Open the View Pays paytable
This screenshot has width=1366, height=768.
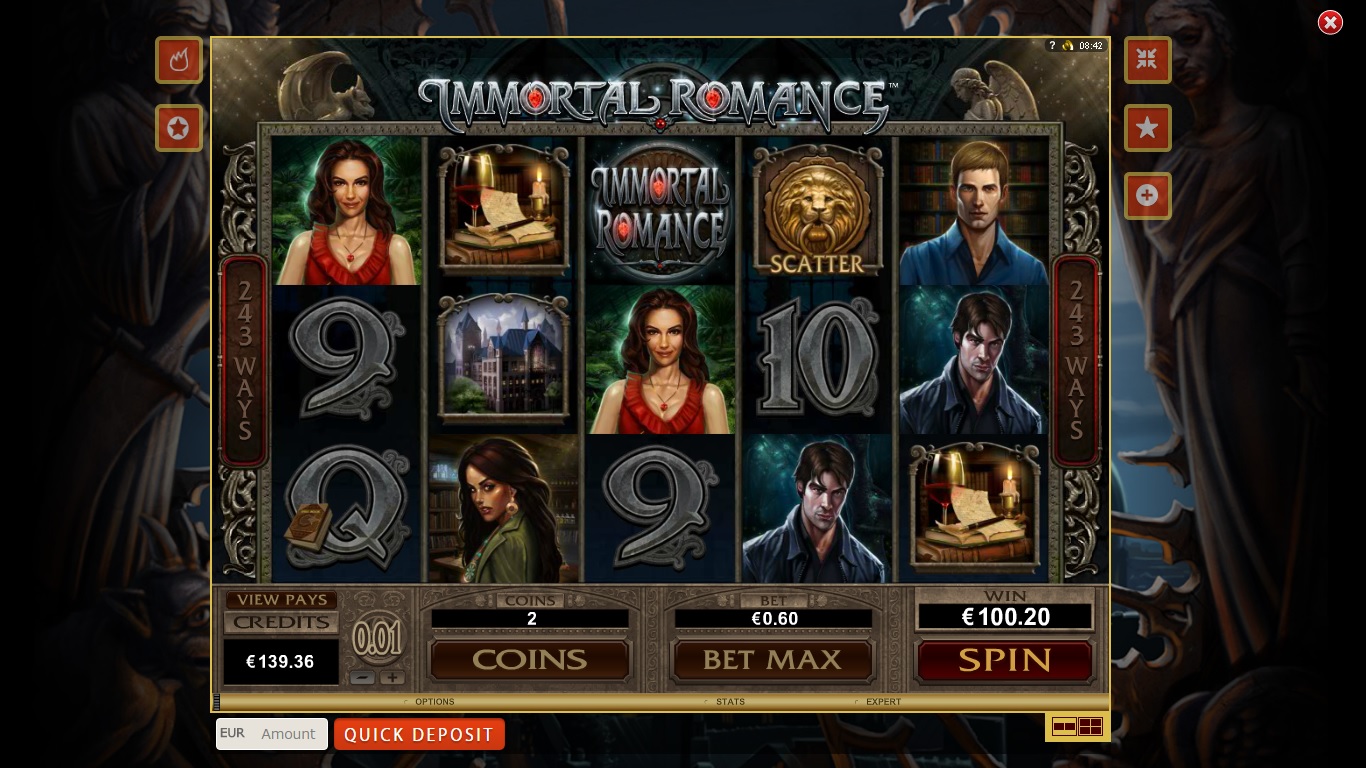point(281,600)
